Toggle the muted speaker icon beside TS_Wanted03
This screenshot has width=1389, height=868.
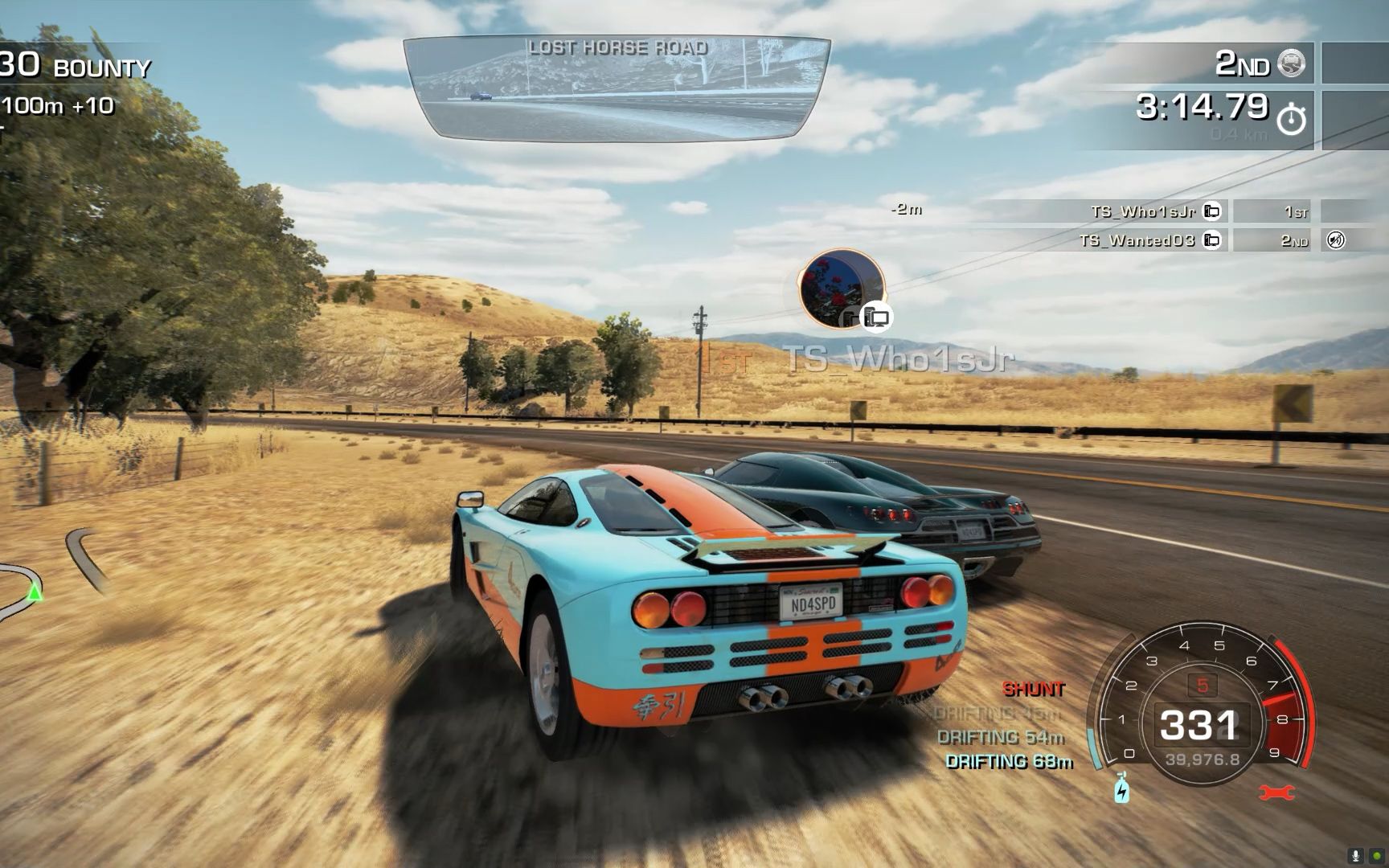(x=1335, y=240)
